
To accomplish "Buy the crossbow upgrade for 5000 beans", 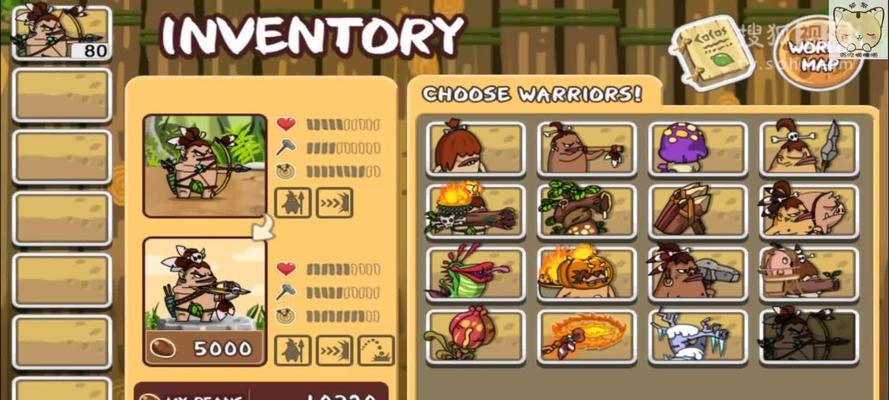I will point(205,348).
